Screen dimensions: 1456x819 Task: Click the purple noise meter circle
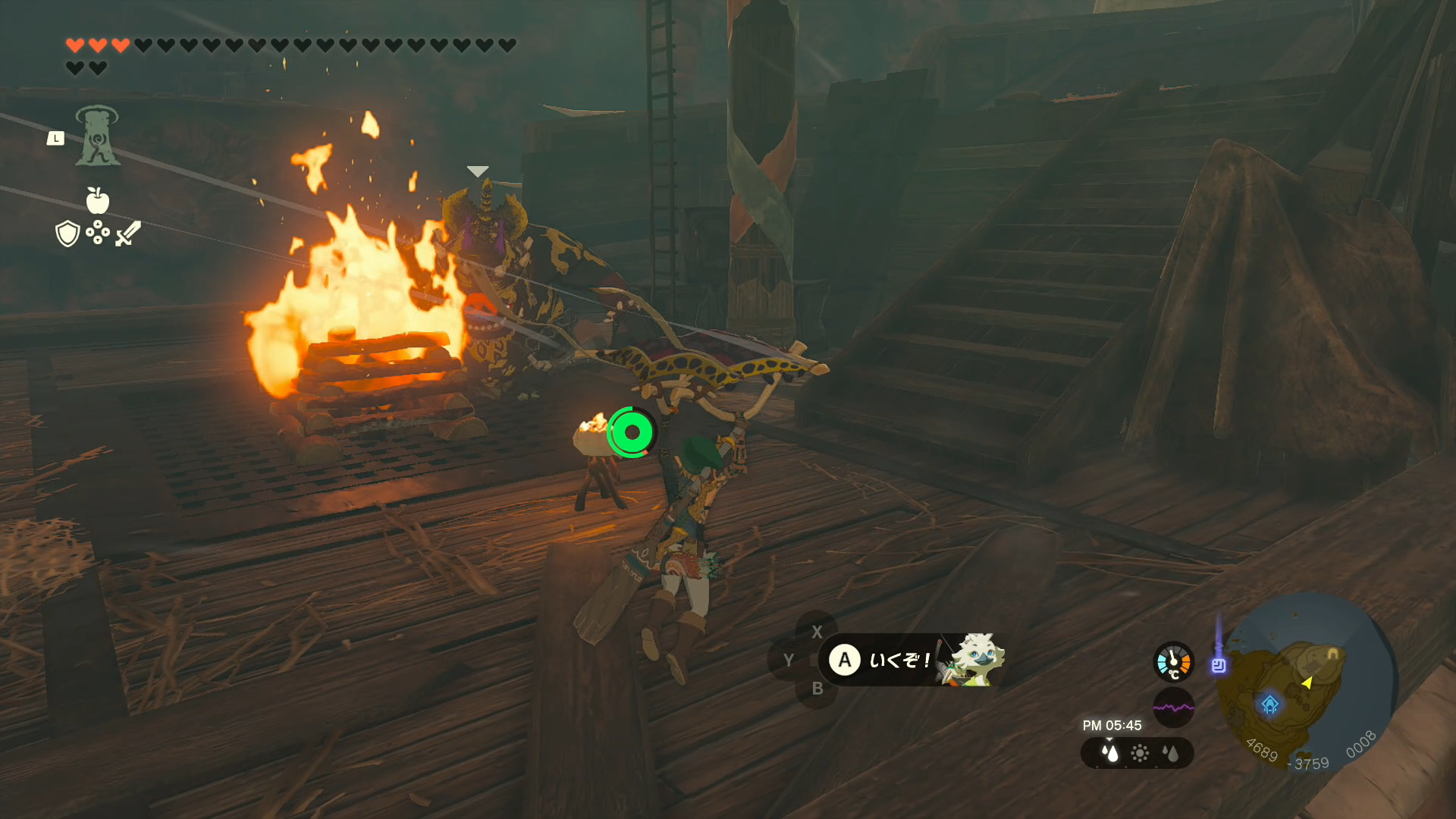click(1173, 708)
